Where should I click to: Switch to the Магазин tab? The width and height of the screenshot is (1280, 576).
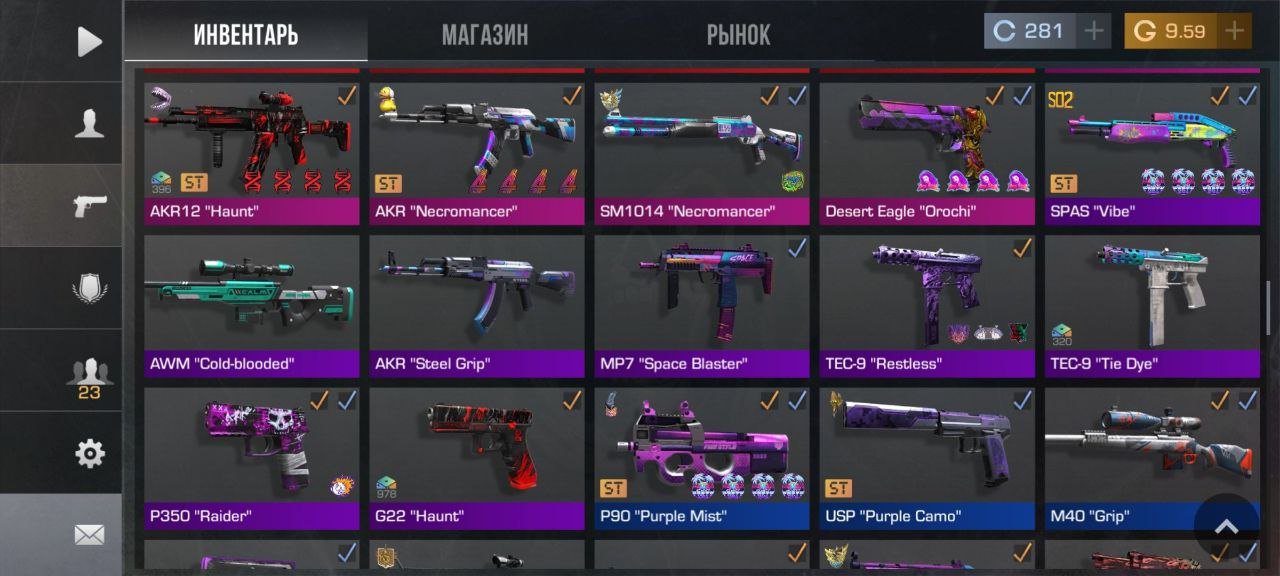click(x=485, y=35)
